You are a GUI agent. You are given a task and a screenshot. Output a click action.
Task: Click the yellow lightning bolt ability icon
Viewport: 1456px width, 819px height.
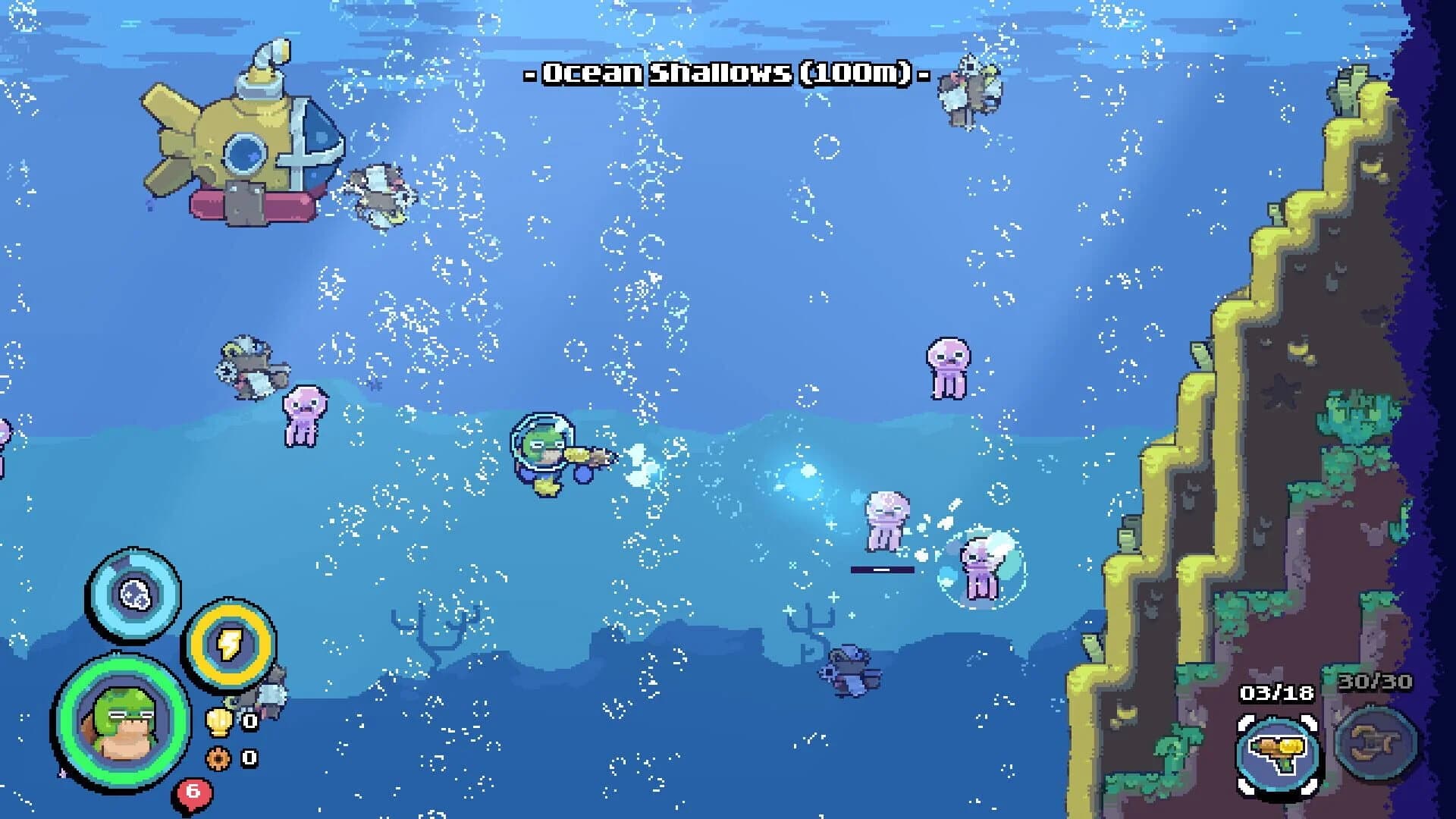(231, 645)
